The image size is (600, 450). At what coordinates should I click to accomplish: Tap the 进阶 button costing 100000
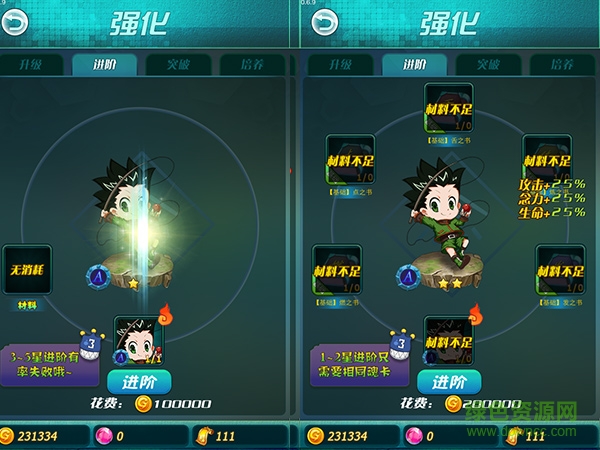click(139, 382)
